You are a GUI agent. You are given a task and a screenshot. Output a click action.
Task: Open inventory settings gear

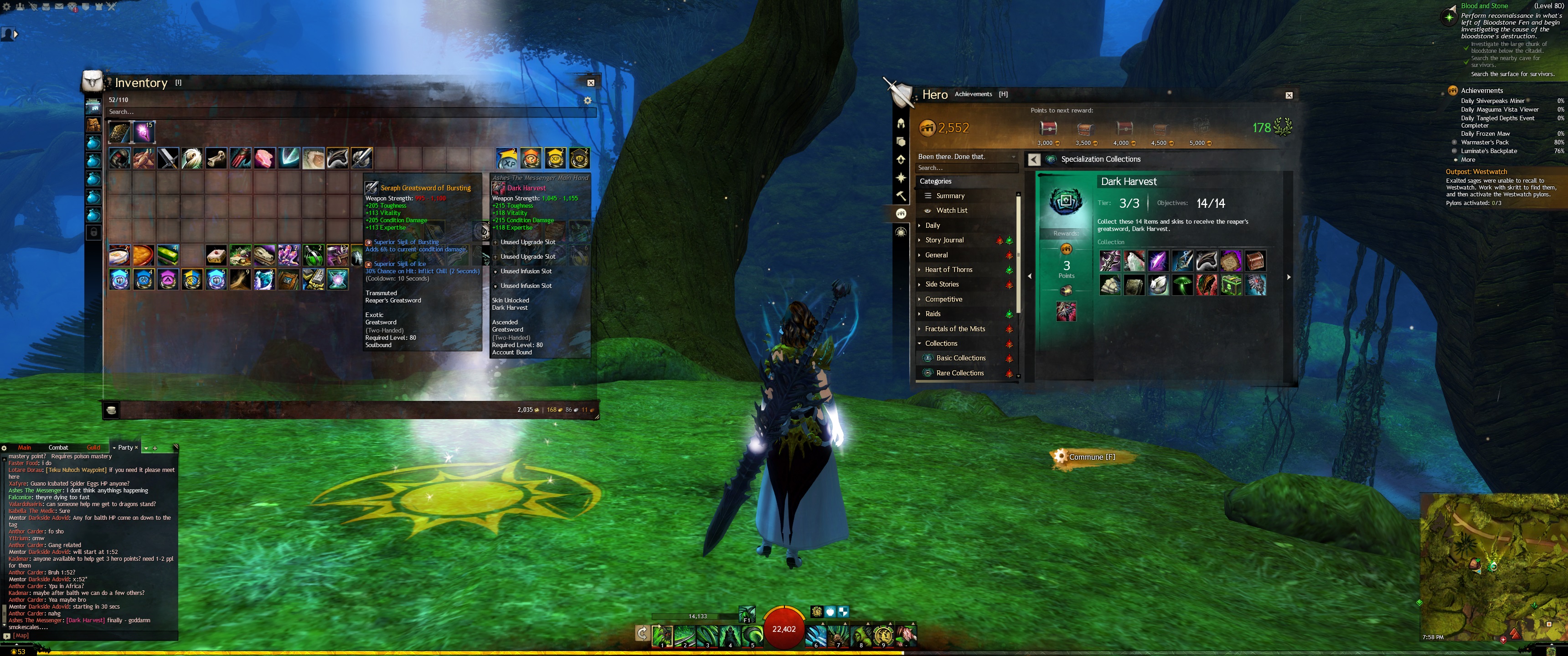click(x=588, y=100)
